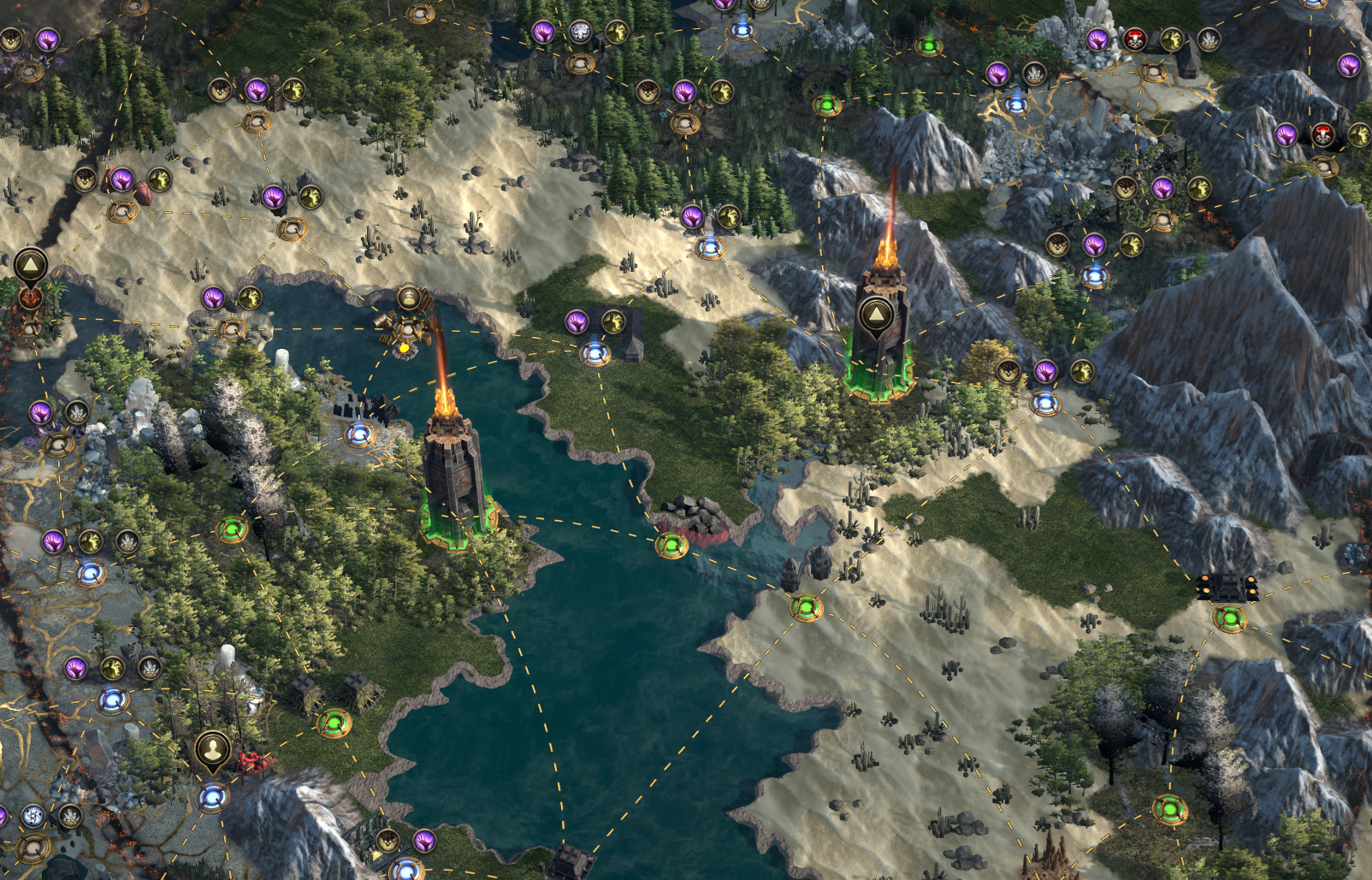Click the triangle pin above the red node

[x=30, y=264]
